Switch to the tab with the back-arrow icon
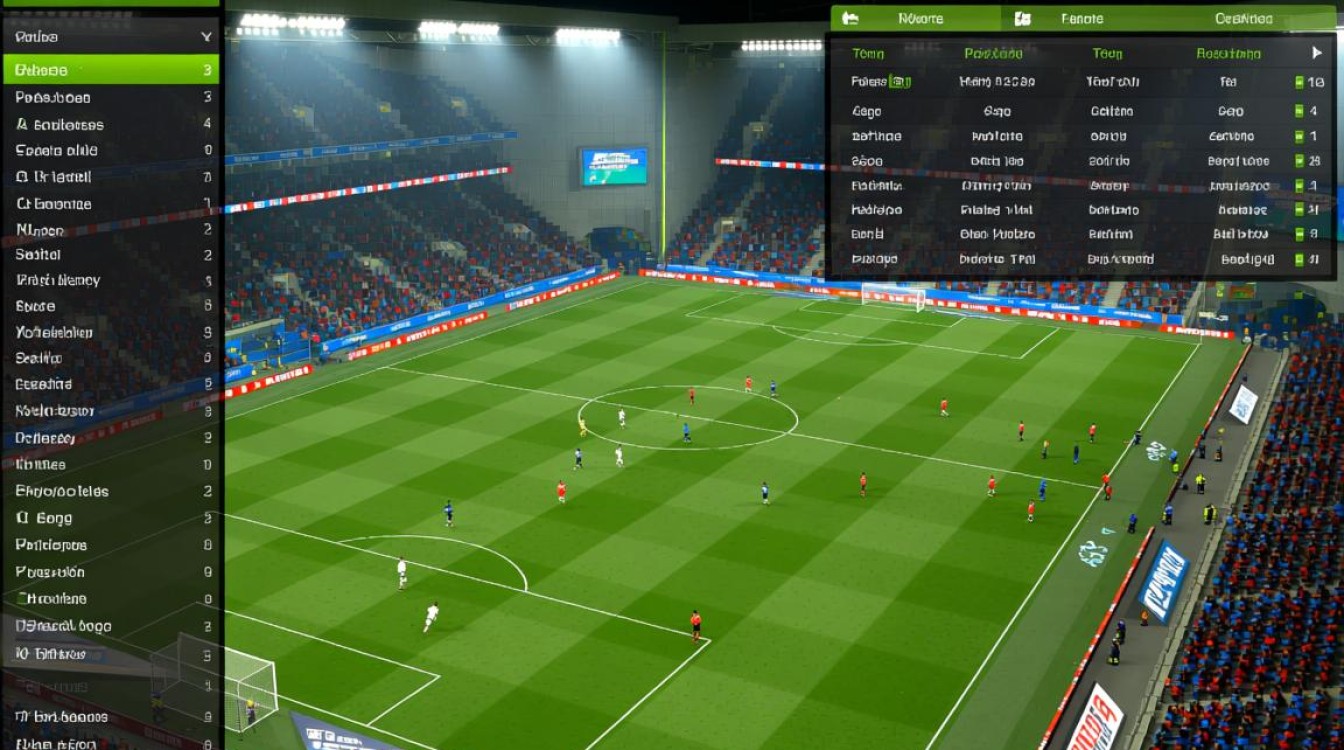Image resolution: width=1344 pixels, height=750 pixels. [x=914, y=18]
